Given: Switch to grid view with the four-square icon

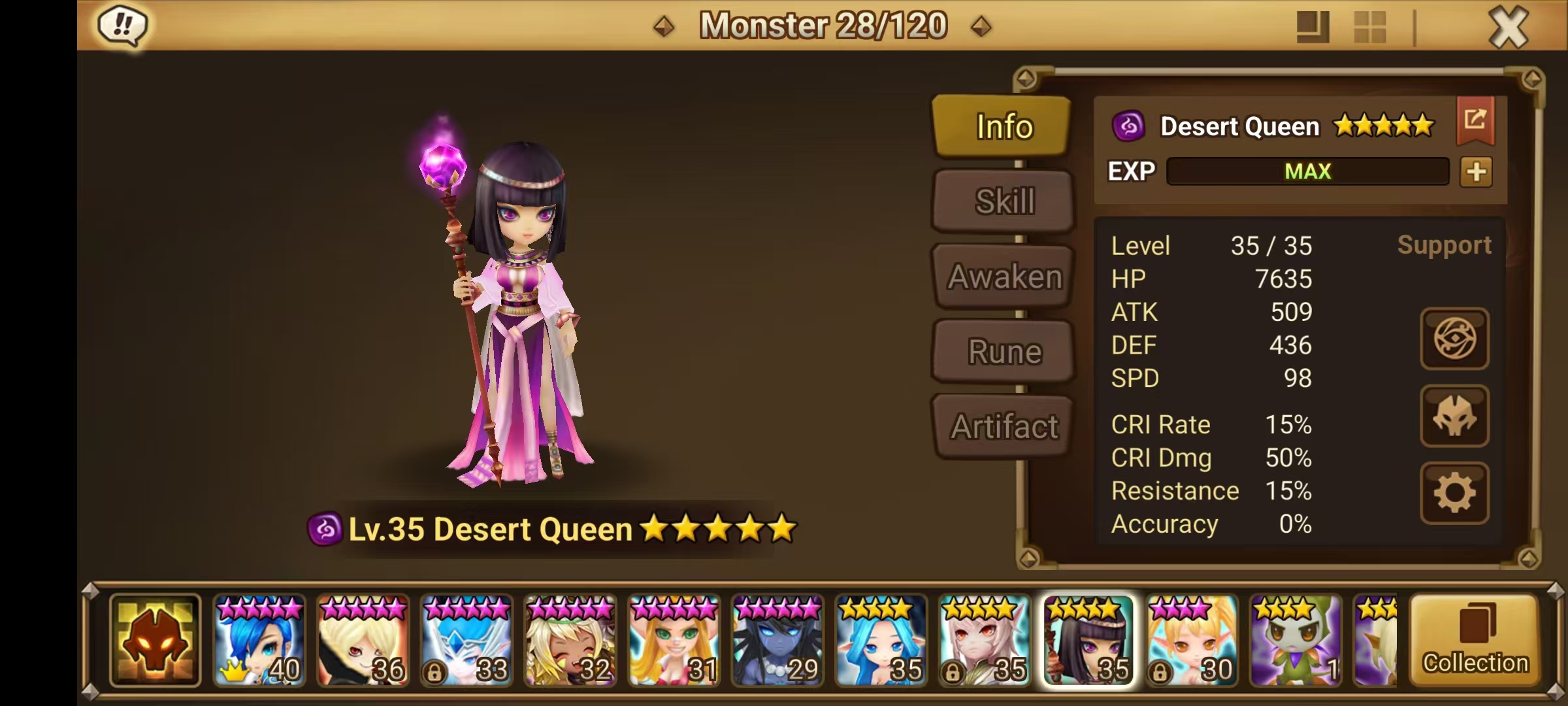Looking at the screenshot, I should [1369, 26].
